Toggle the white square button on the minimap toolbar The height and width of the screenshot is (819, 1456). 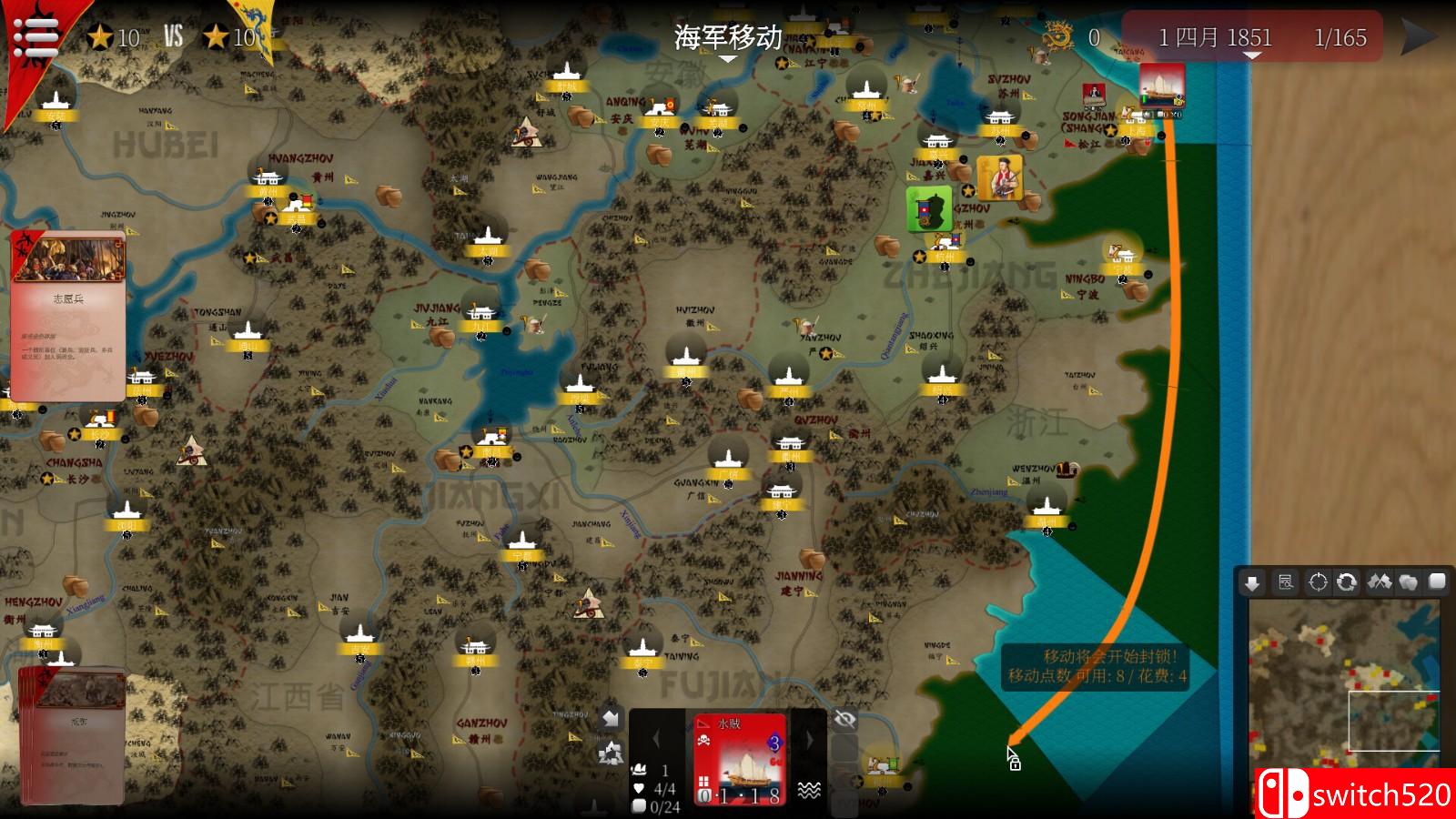(1439, 581)
